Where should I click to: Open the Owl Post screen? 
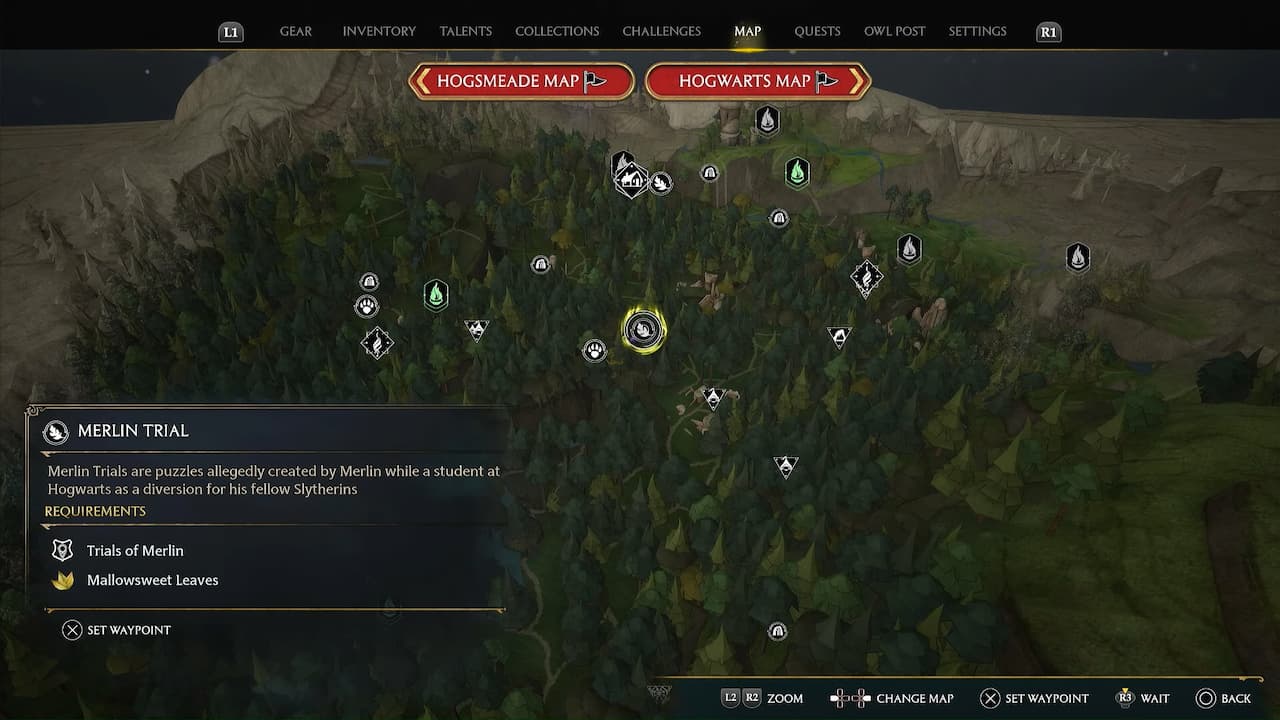pos(894,31)
